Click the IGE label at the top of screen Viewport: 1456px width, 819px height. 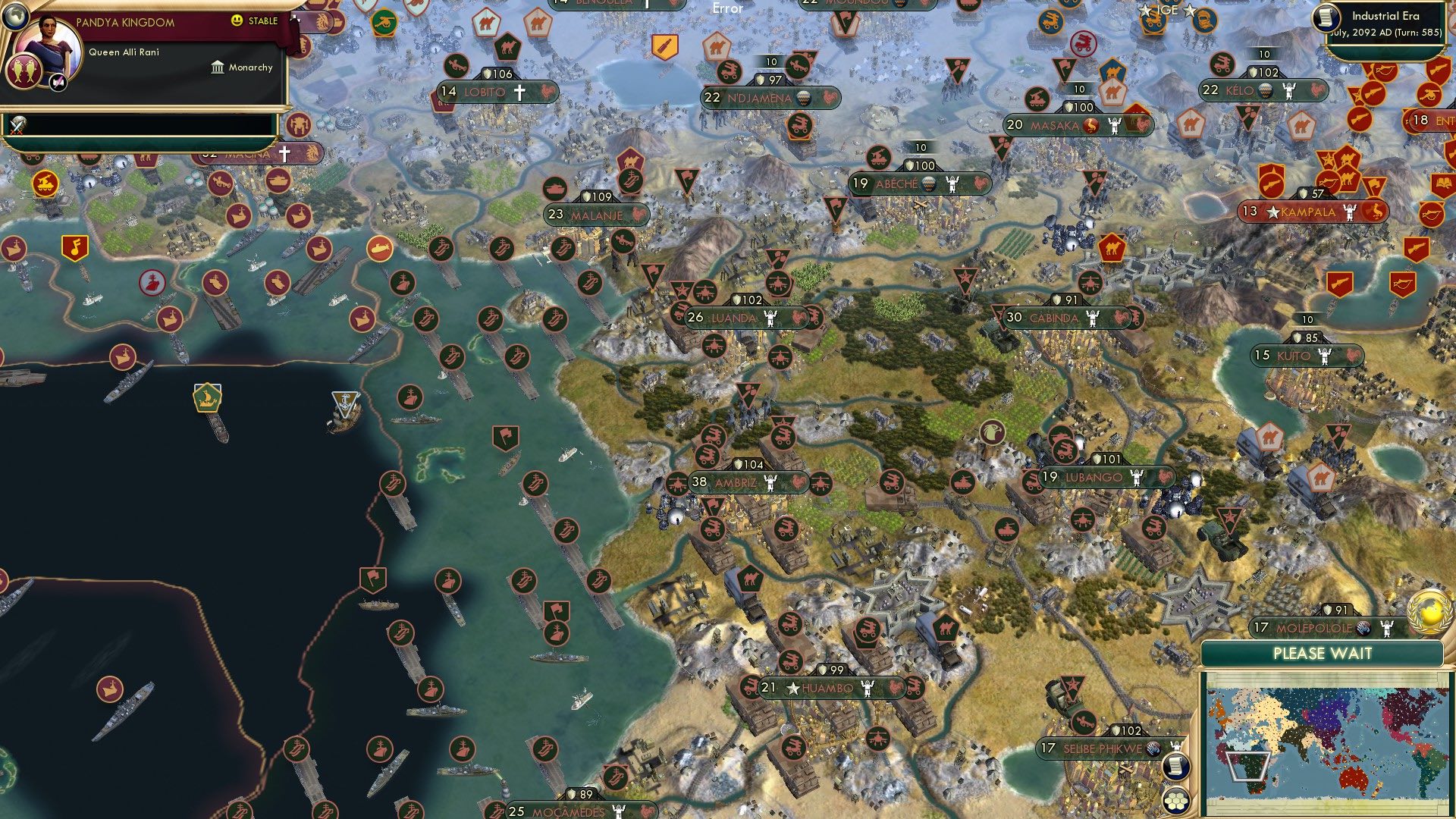(1168, 9)
